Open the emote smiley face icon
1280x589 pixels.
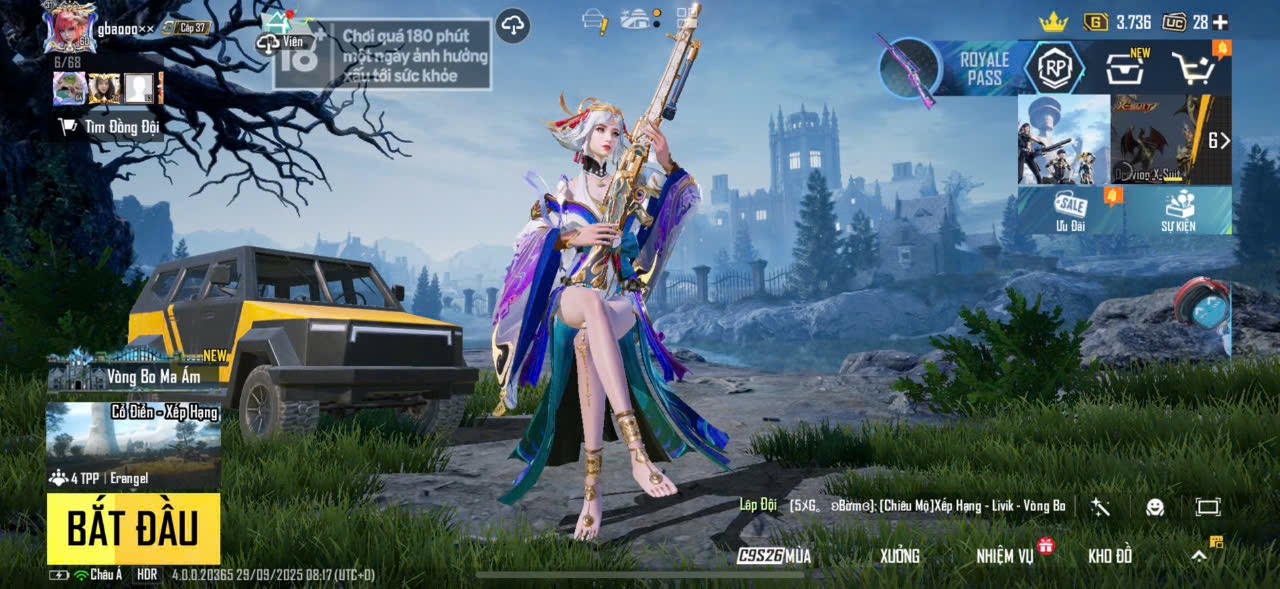coord(1155,507)
